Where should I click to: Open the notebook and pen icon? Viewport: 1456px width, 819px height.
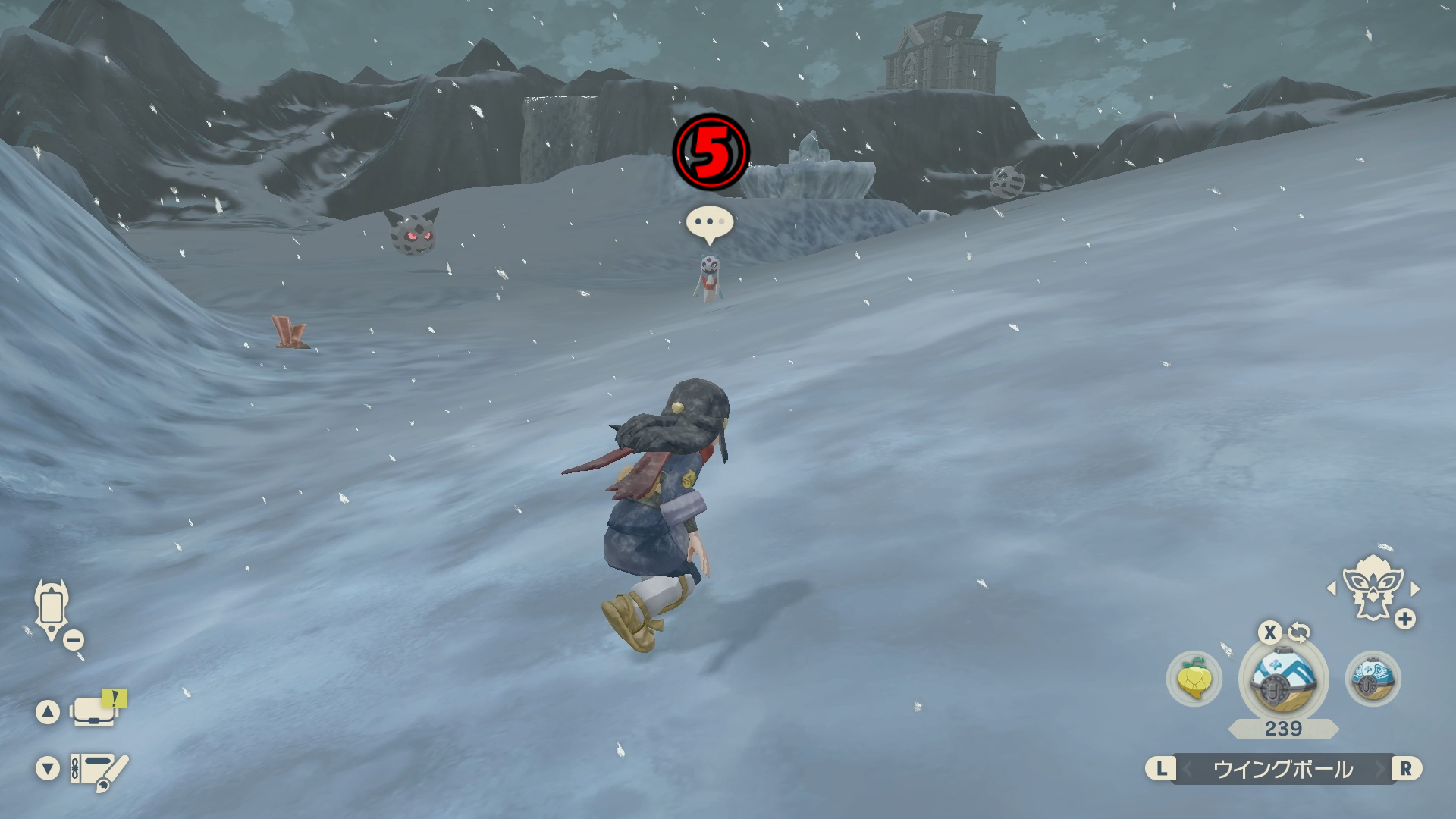click(x=97, y=770)
